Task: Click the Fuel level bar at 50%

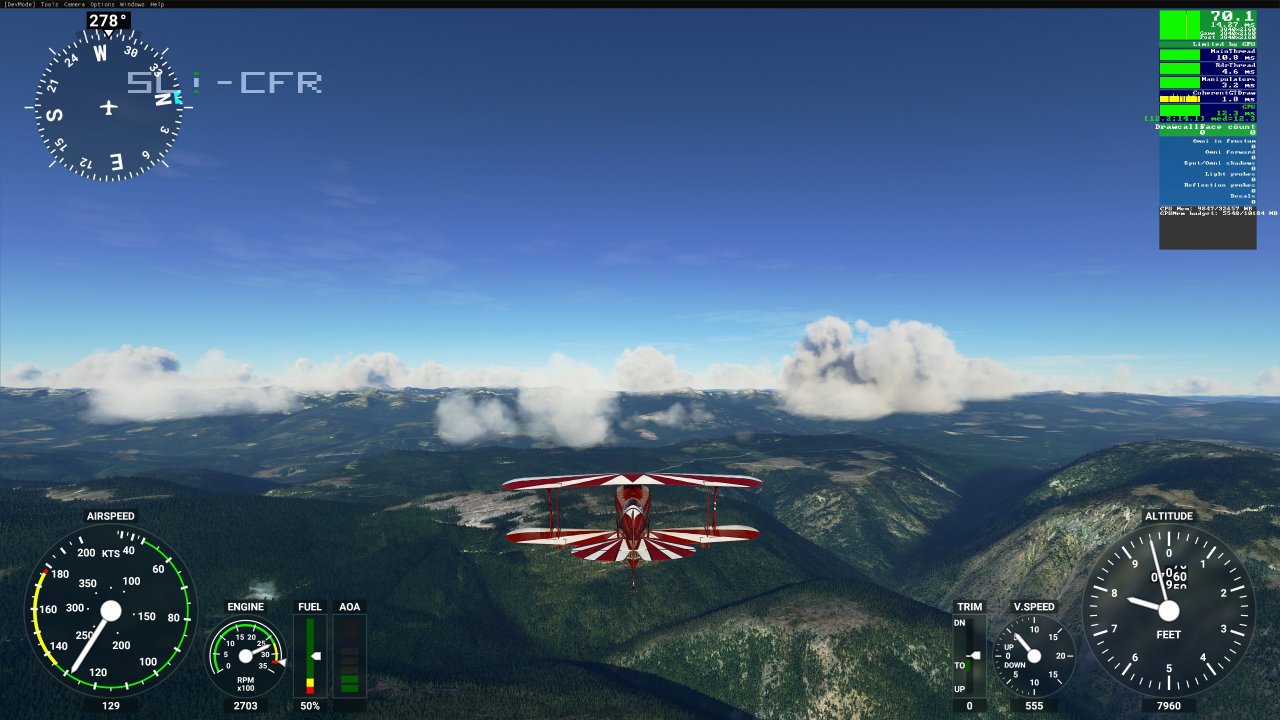Action: point(310,655)
